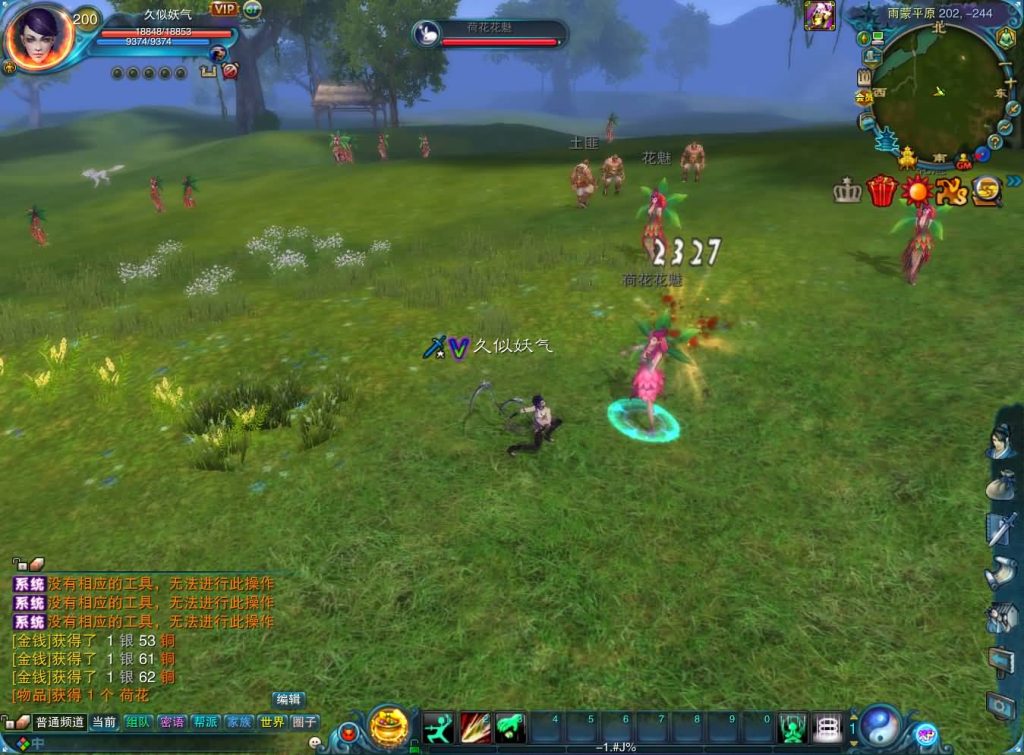The image size is (1024, 755).
Task: Click the GM help icon
Action: (x=964, y=160)
